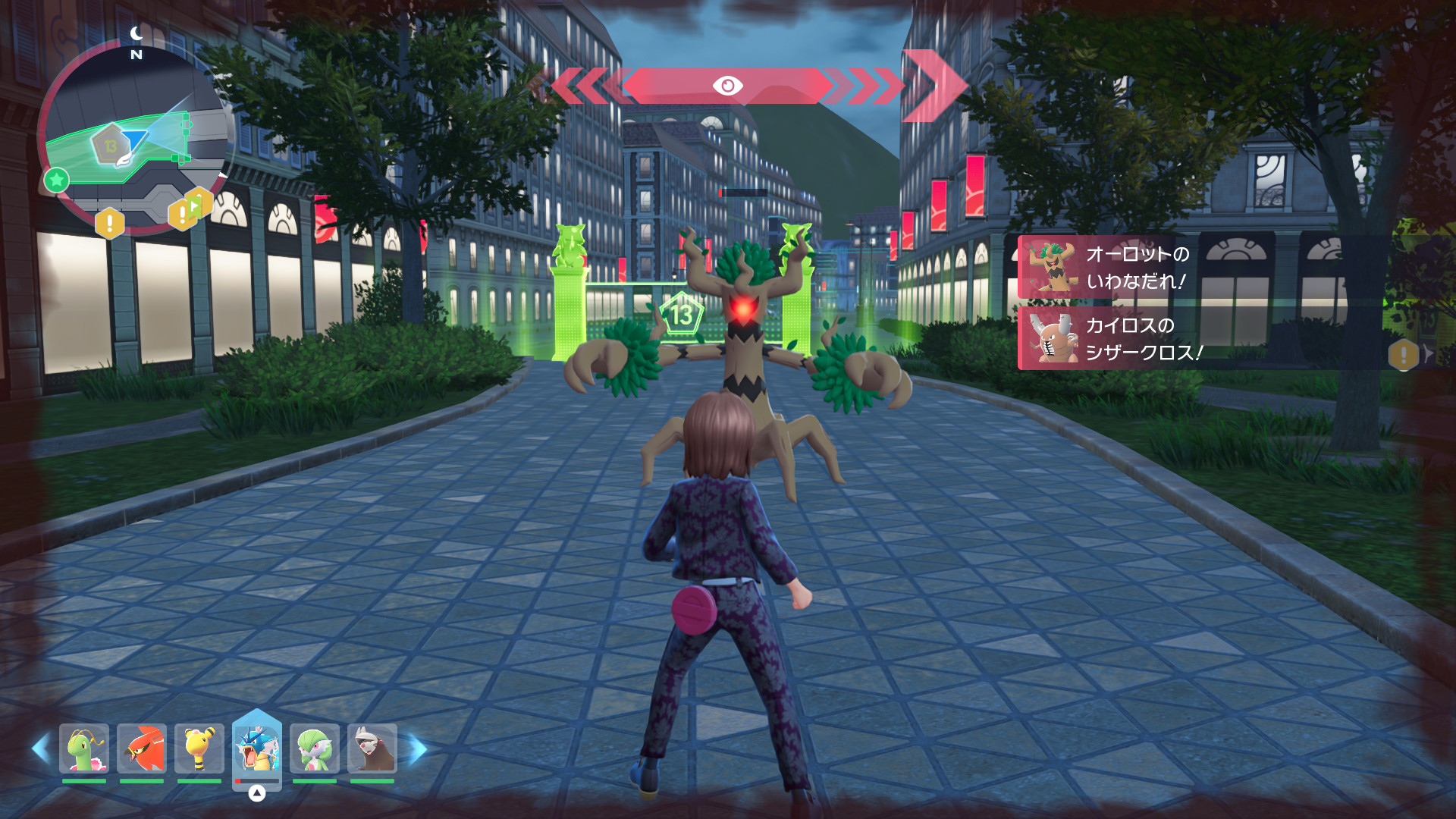Viewport: 1456px width, 819px height.
Task: Click the green star marker on minimap
Action: pos(56,180)
